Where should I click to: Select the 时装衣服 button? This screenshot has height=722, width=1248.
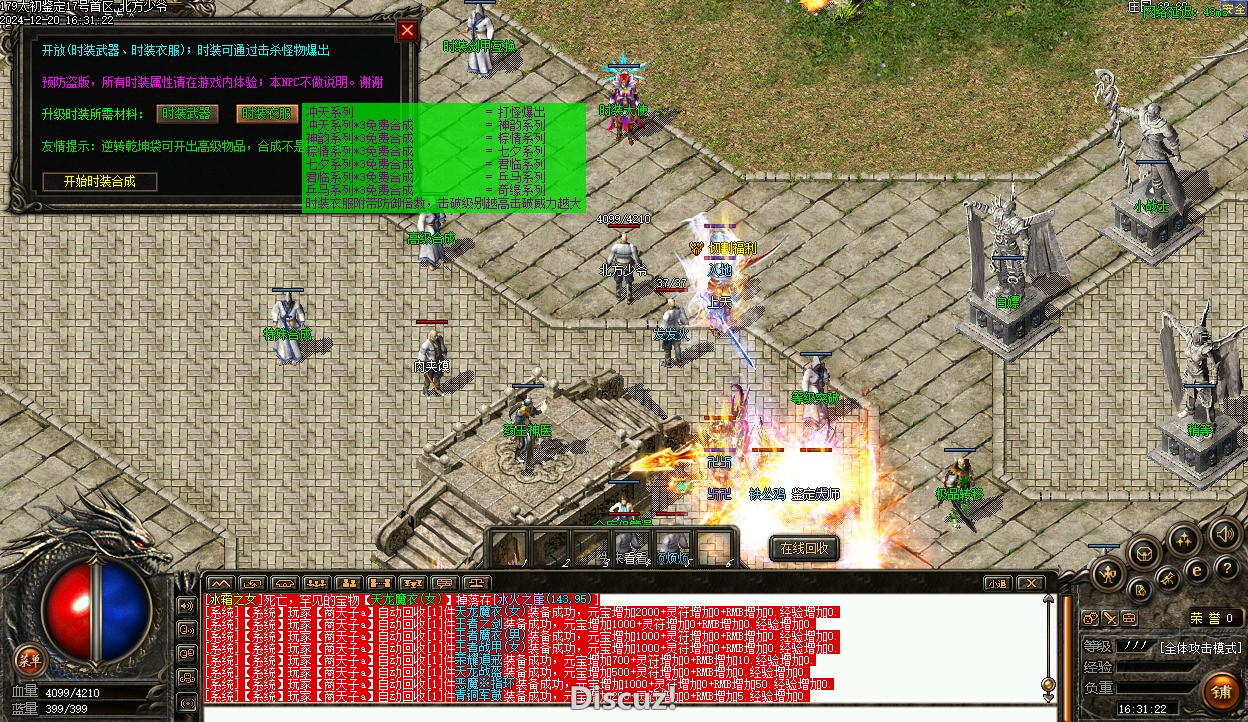click(267, 114)
